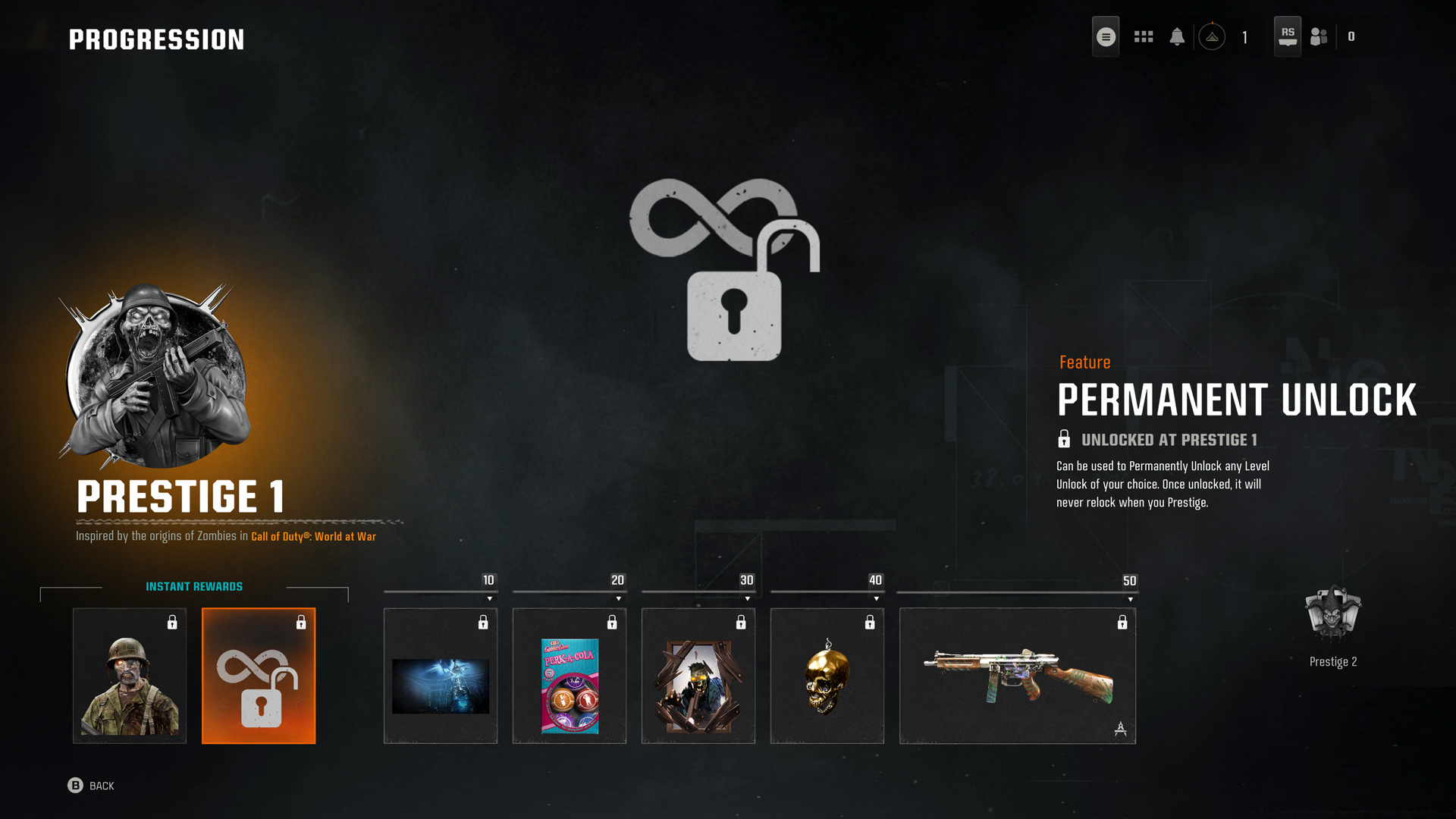This screenshot has width=1456, height=819.
Task: View rank progress on the level emblem
Action: (1212, 36)
